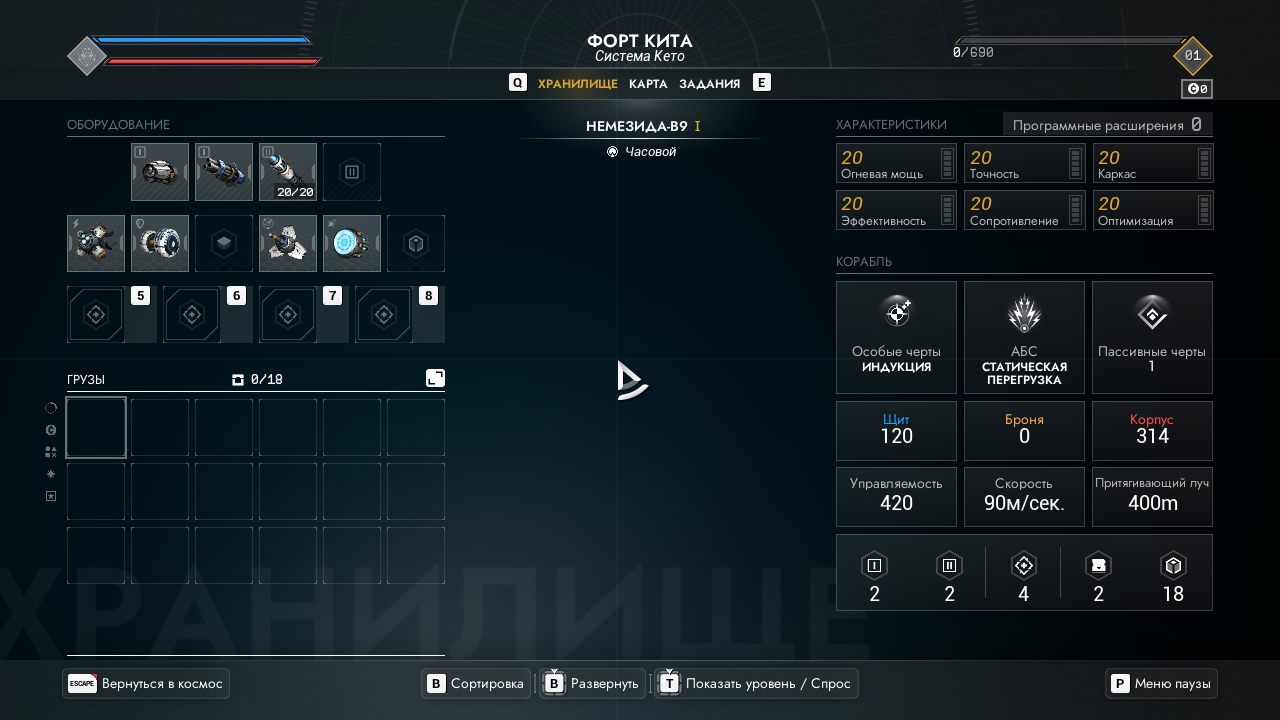Switch to the КАРТА tab
The width and height of the screenshot is (1280, 720).
648,84
